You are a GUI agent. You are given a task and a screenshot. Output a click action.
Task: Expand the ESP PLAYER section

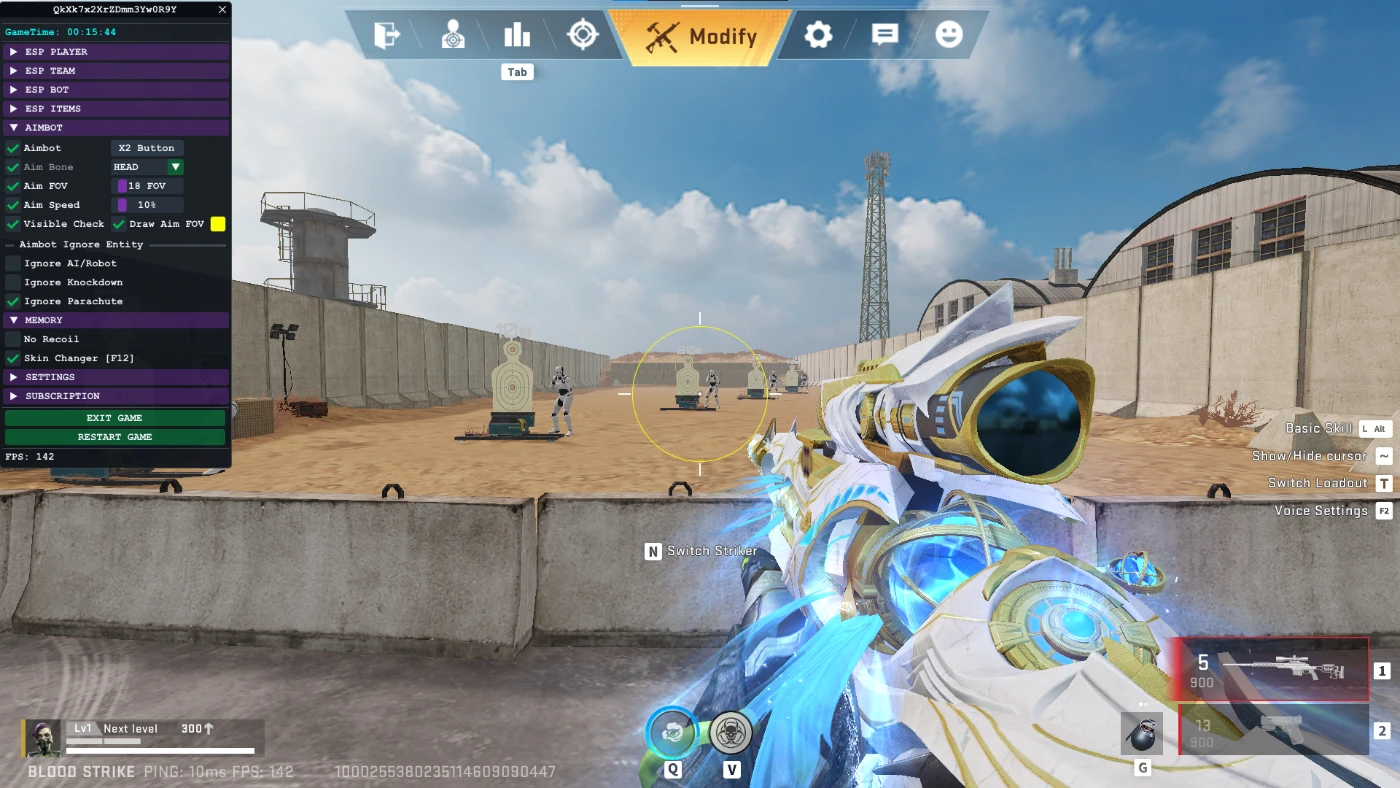click(x=60, y=51)
